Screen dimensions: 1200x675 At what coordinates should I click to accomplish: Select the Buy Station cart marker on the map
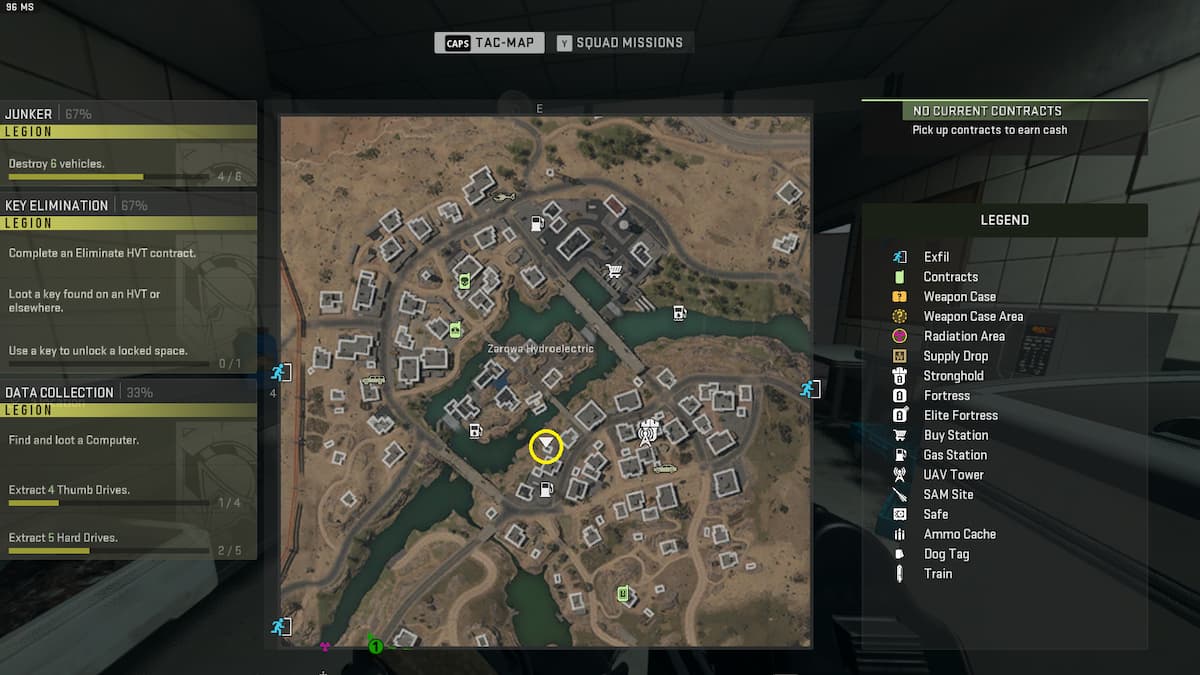click(614, 270)
